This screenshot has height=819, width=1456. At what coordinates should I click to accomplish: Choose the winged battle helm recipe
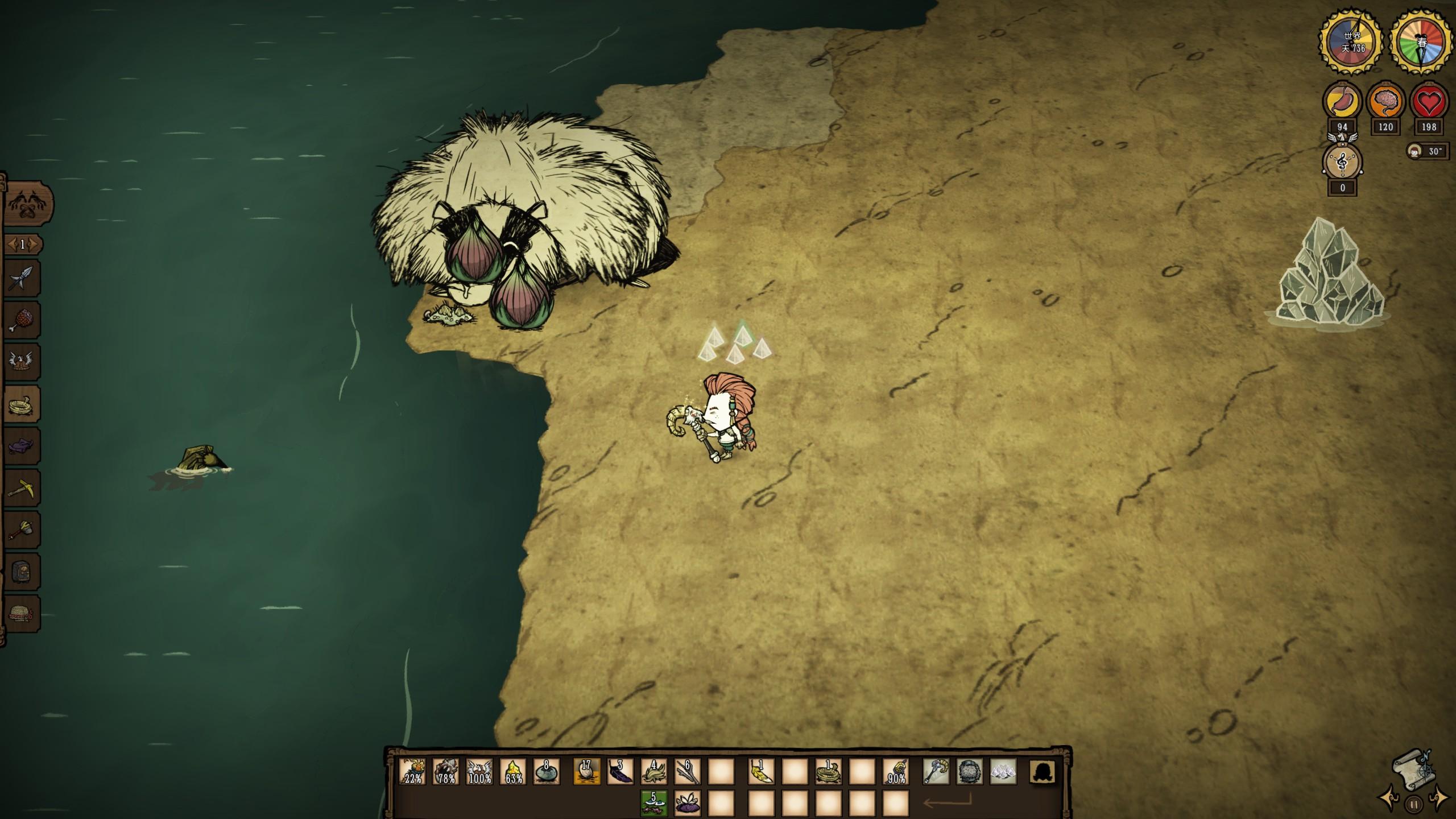23,362
